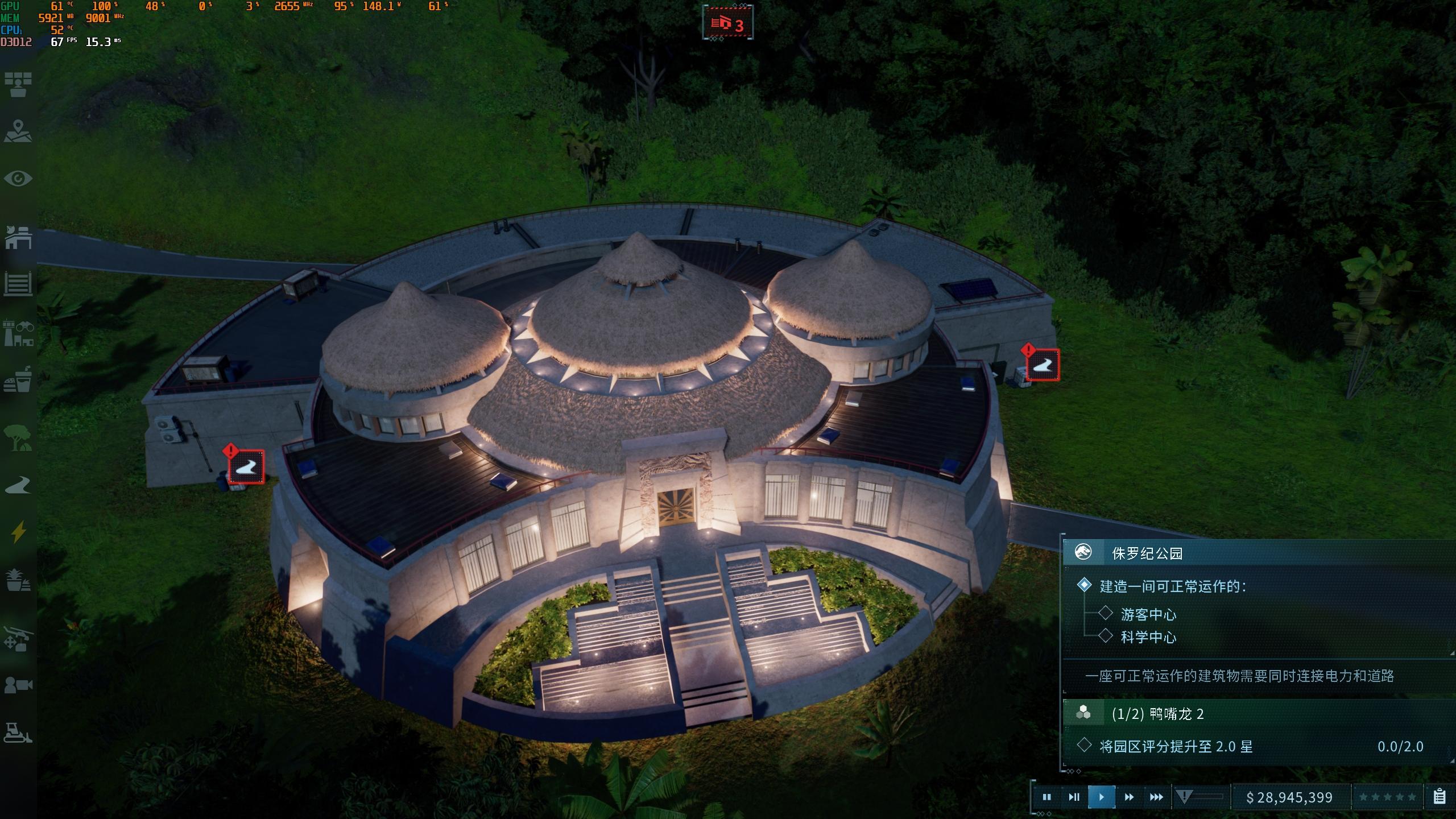
Task: Select triple fast-forward speed
Action: point(1156,797)
